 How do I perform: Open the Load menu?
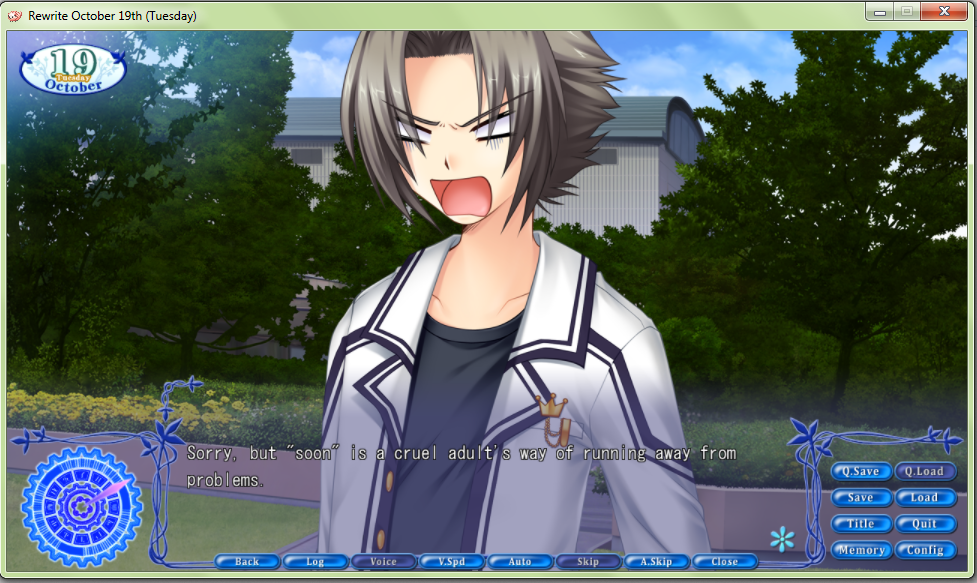tap(924, 497)
